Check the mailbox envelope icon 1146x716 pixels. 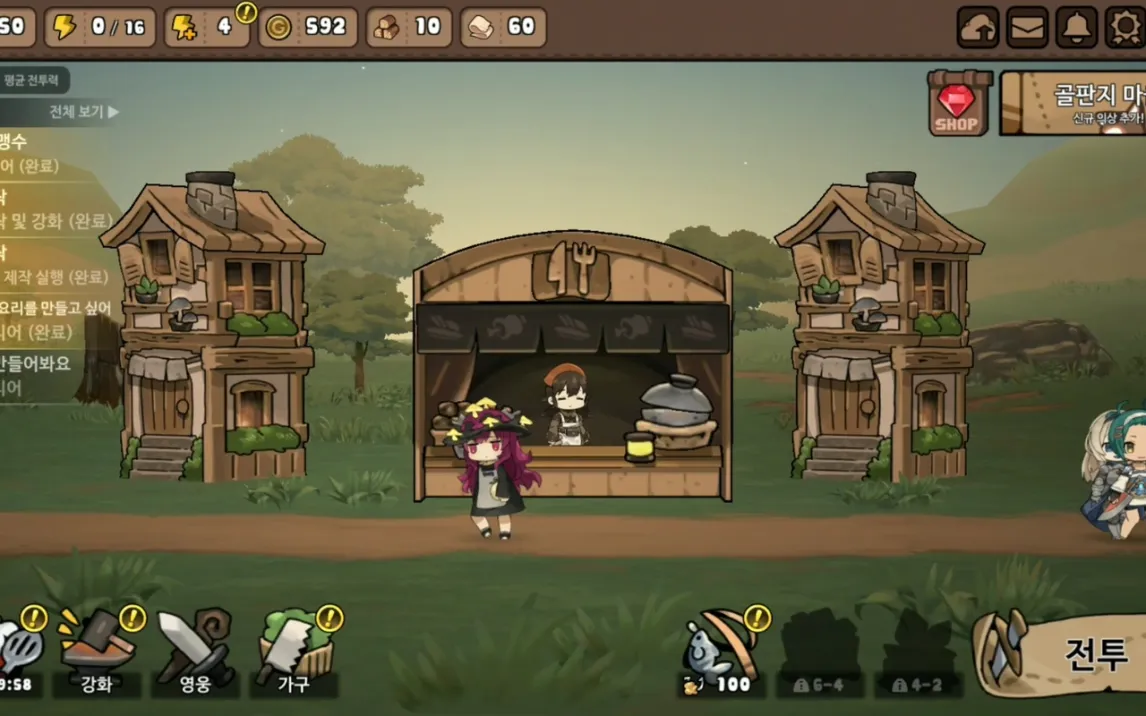tap(1027, 27)
